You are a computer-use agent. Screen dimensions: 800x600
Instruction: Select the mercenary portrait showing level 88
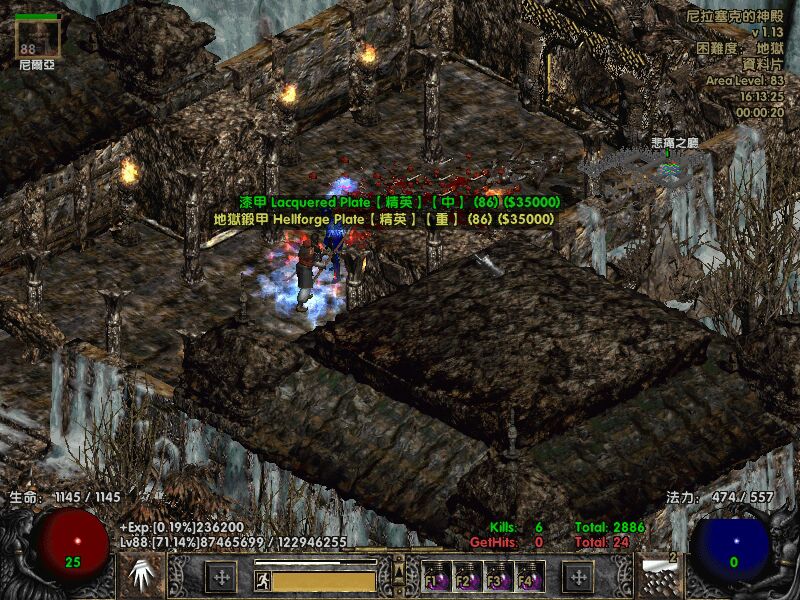40,37
